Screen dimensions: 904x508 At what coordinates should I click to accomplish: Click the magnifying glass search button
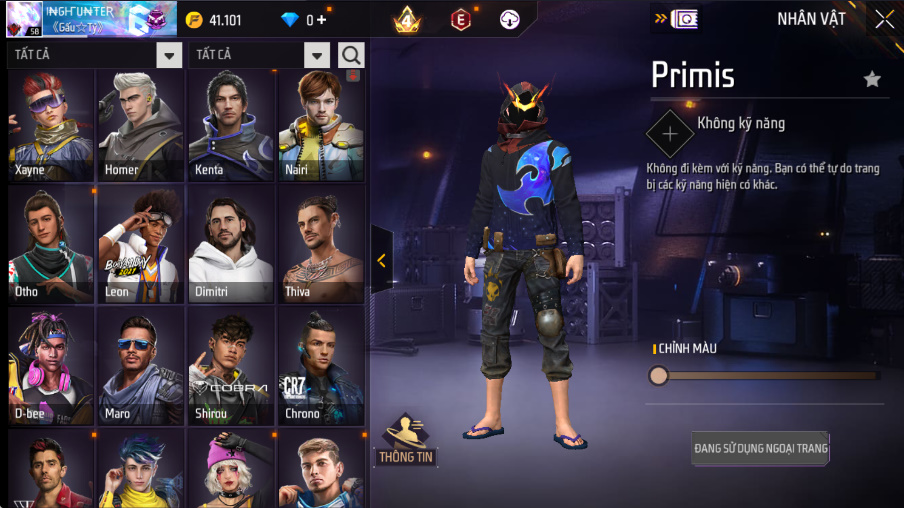coord(351,55)
